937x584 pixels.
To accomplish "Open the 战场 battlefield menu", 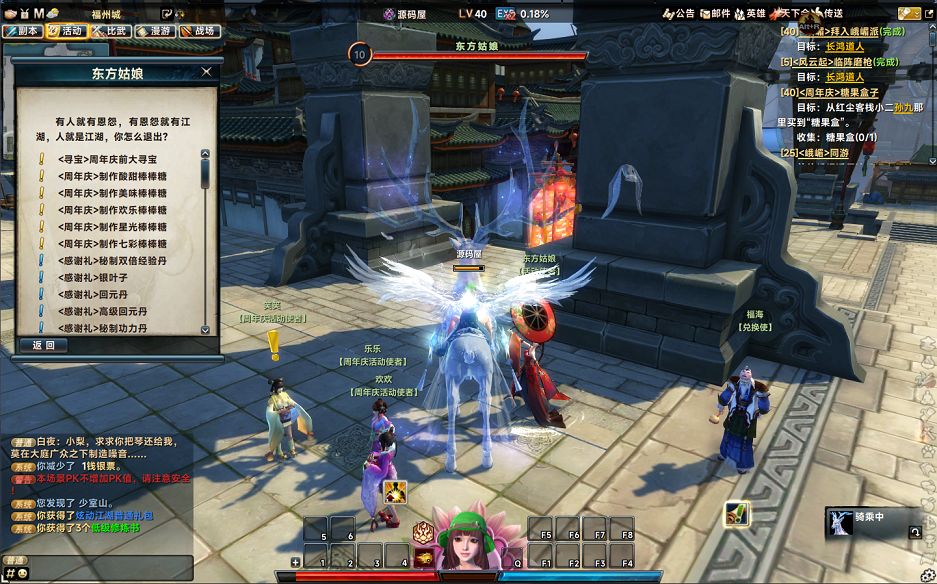I will (198, 31).
